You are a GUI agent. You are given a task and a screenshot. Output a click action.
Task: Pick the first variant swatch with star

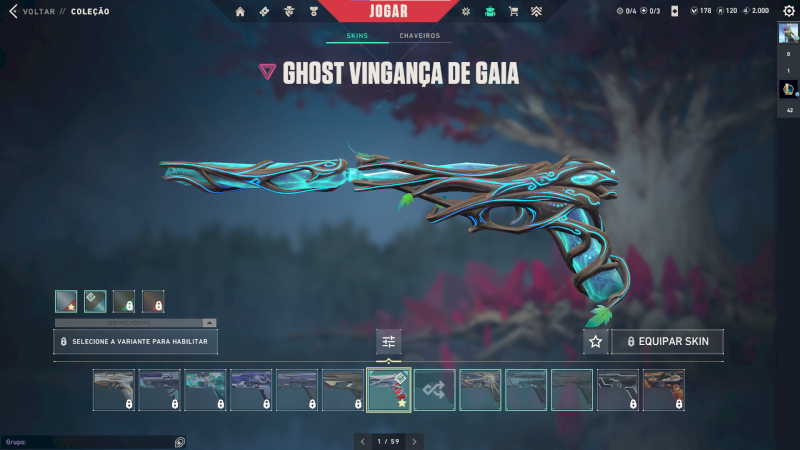point(66,301)
